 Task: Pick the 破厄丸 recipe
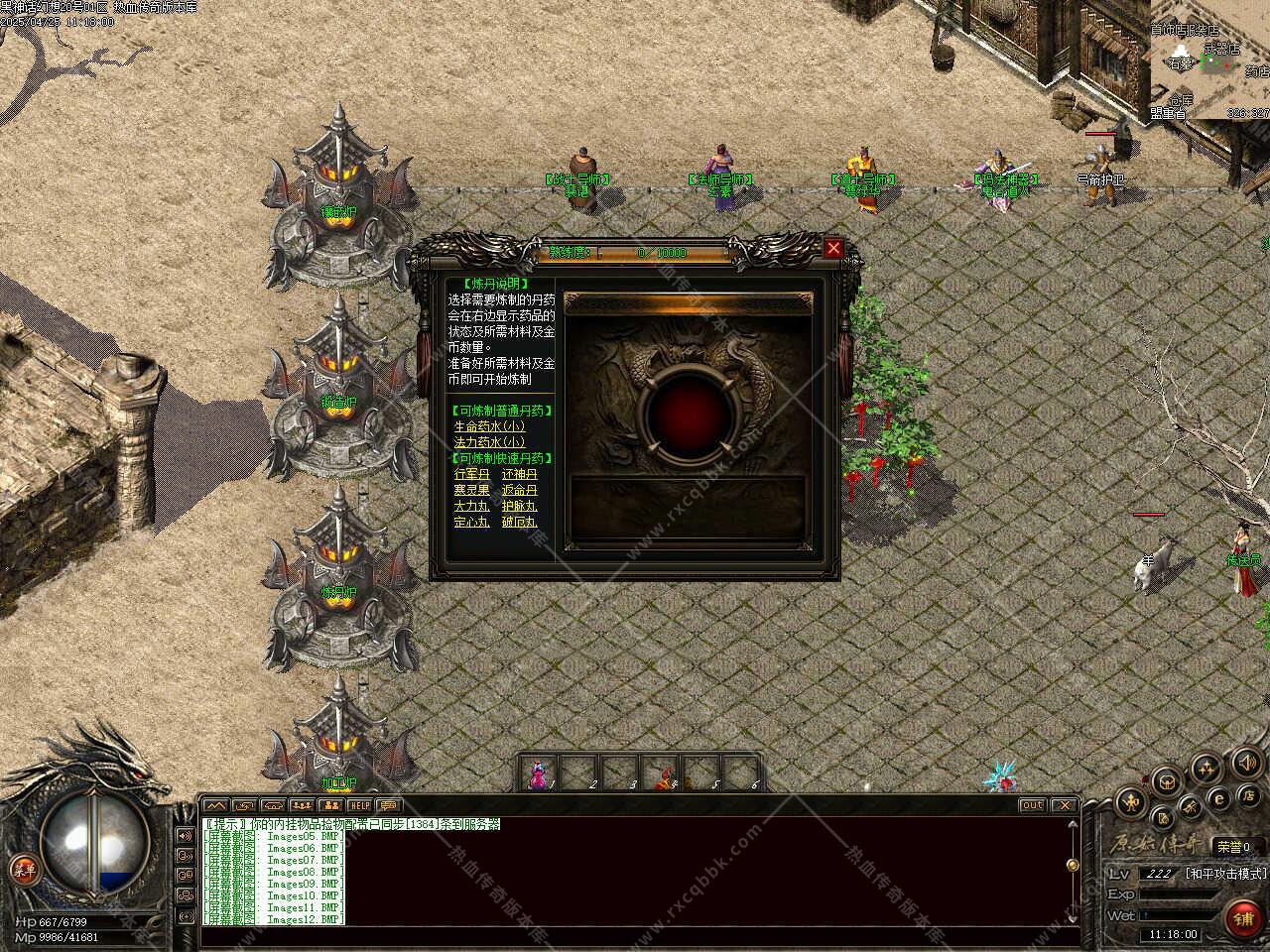click(x=519, y=522)
